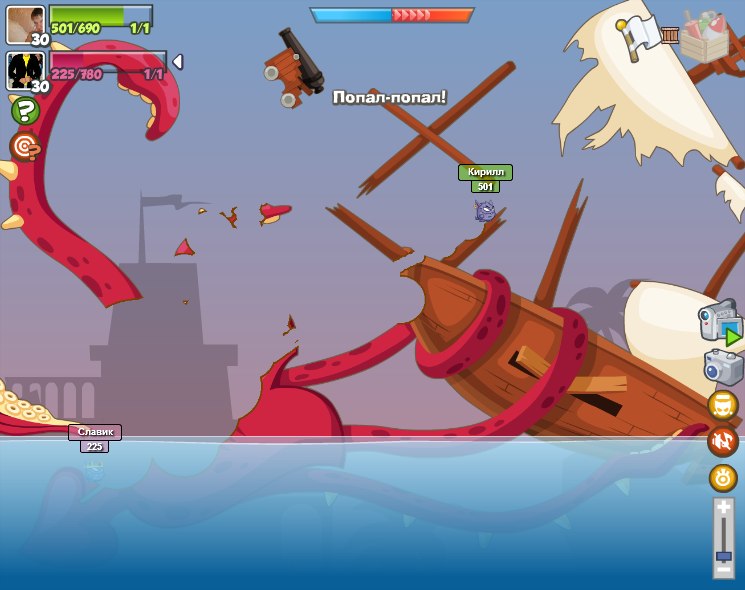Image resolution: width=745 pixels, height=590 pixels.
Task: Select the first player's avatar portrait
Action: tap(24, 24)
